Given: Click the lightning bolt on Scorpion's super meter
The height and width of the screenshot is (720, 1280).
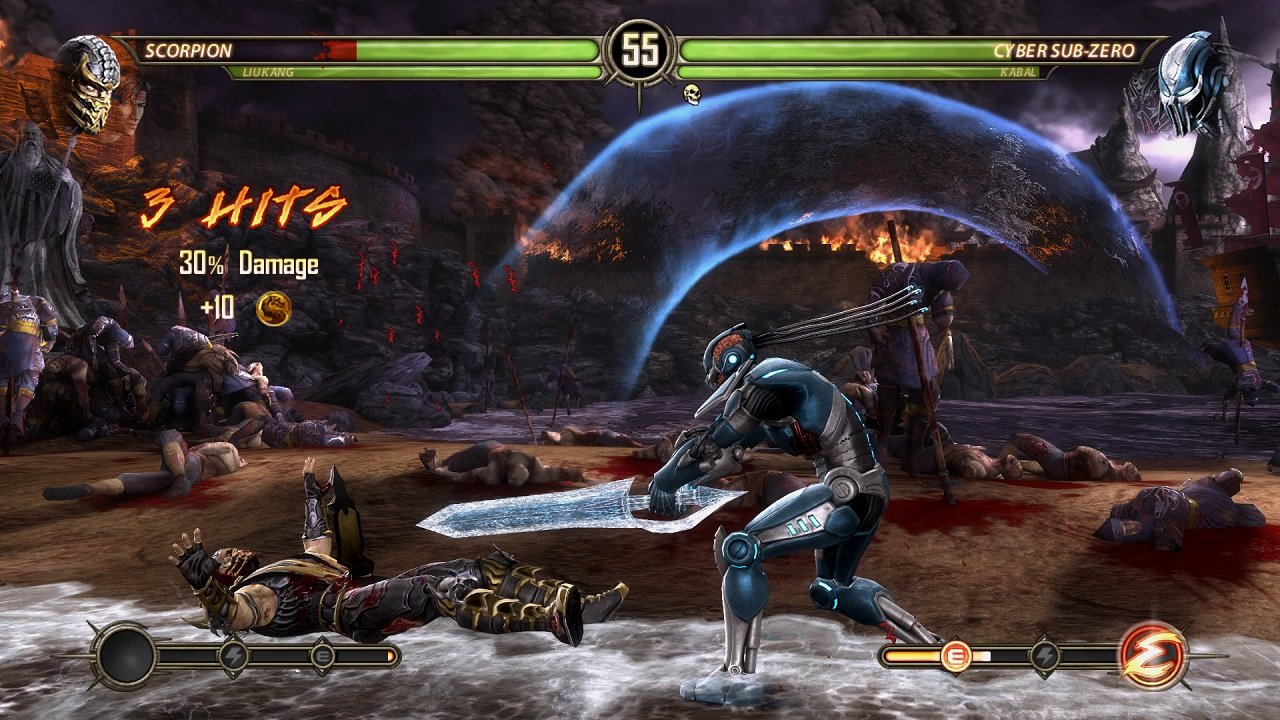Looking at the screenshot, I should click(x=233, y=655).
